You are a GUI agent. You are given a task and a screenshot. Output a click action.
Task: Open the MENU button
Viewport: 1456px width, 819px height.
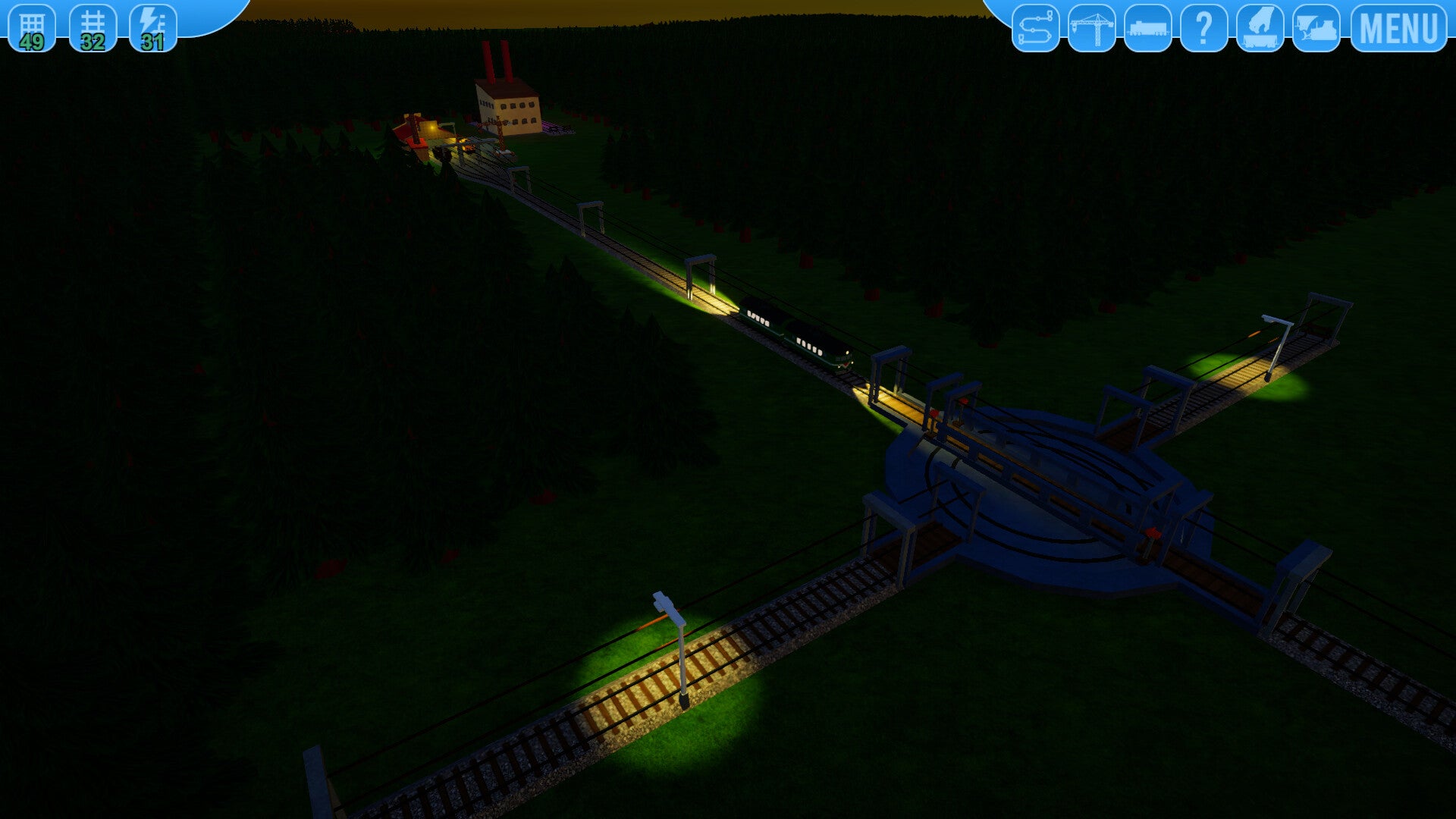coord(1398,28)
